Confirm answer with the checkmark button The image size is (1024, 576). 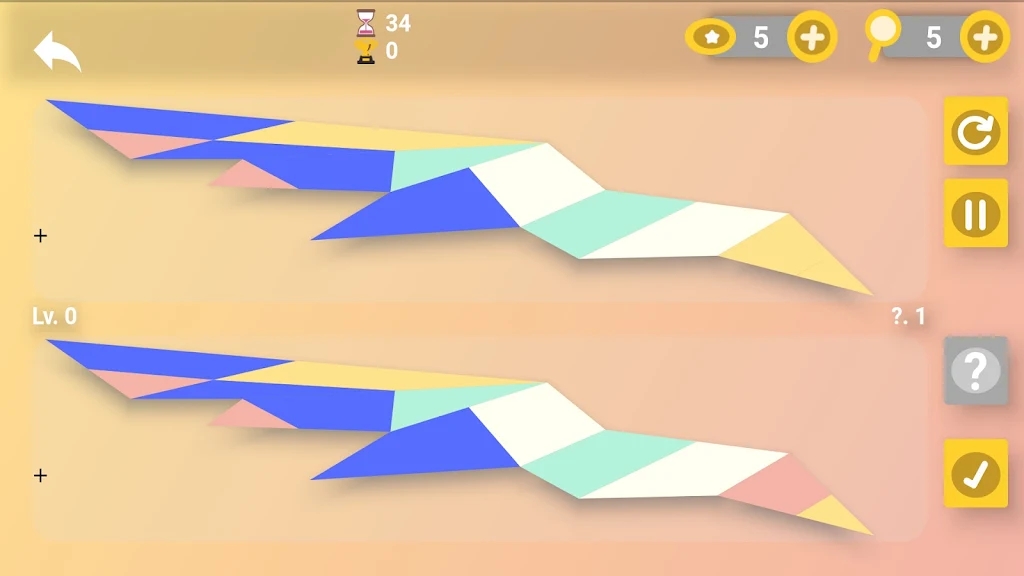pyautogui.click(x=976, y=474)
